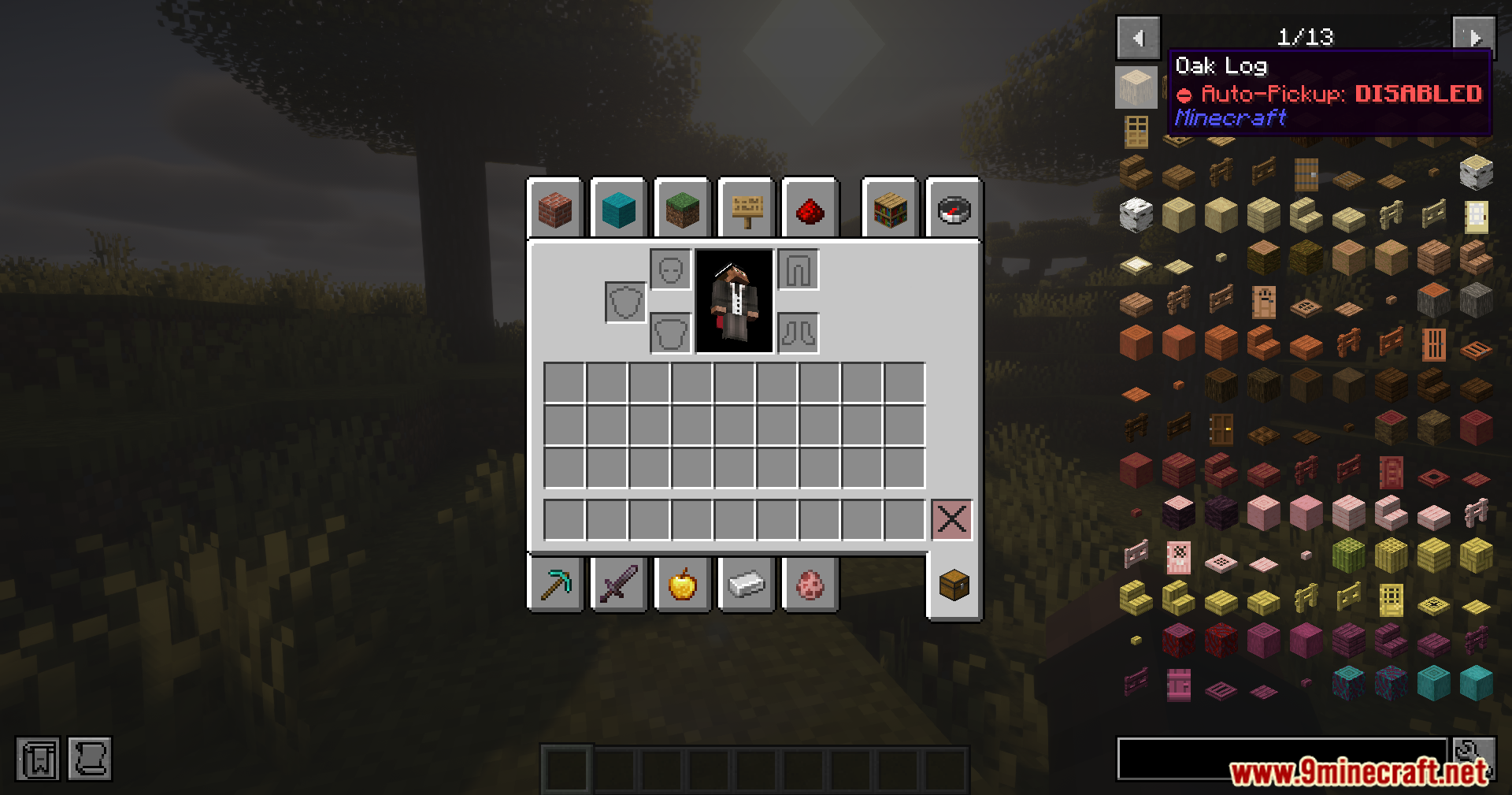This screenshot has width=1512, height=795.
Task: Select the grass block Natural Blocks tab
Action: (x=682, y=209)
